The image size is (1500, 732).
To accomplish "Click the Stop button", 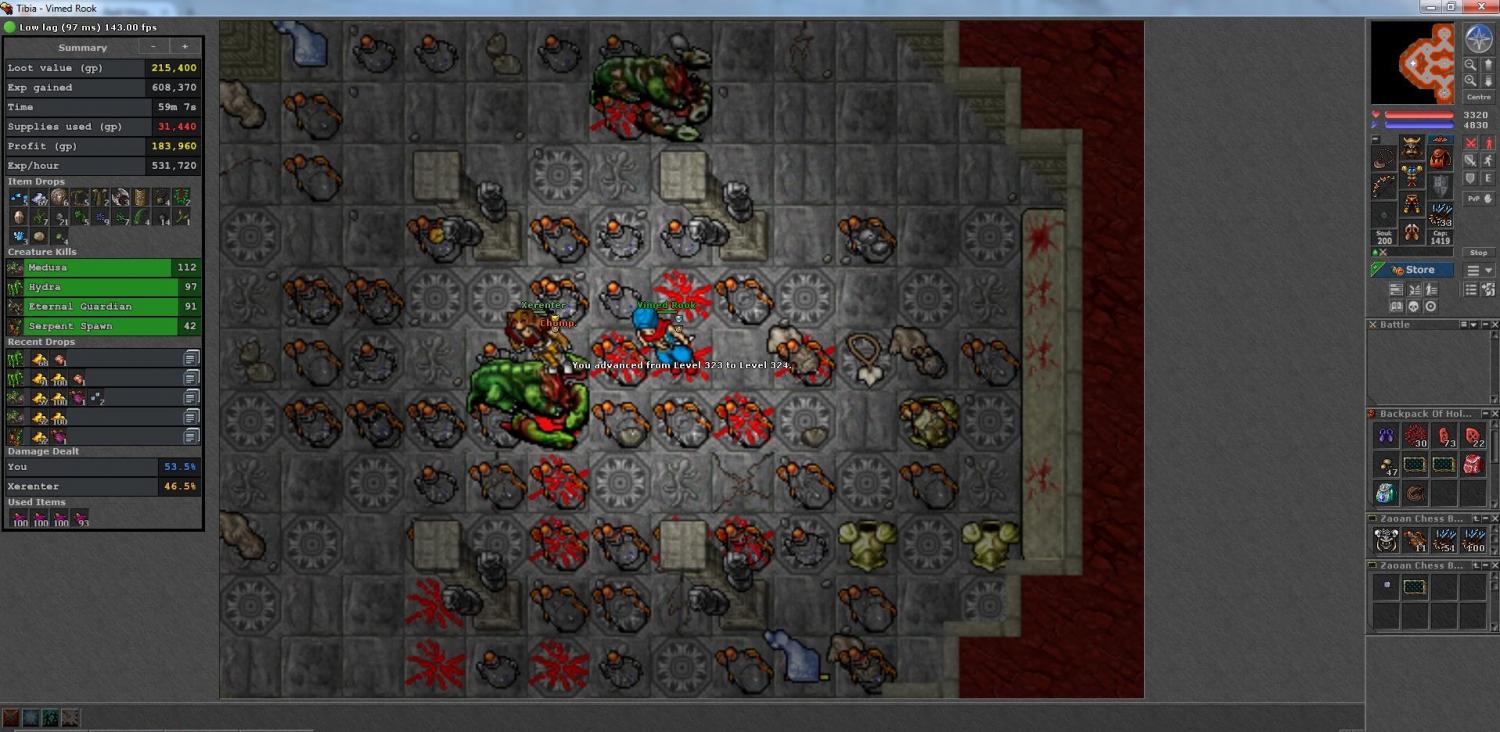I will [x=1477, y=253].
